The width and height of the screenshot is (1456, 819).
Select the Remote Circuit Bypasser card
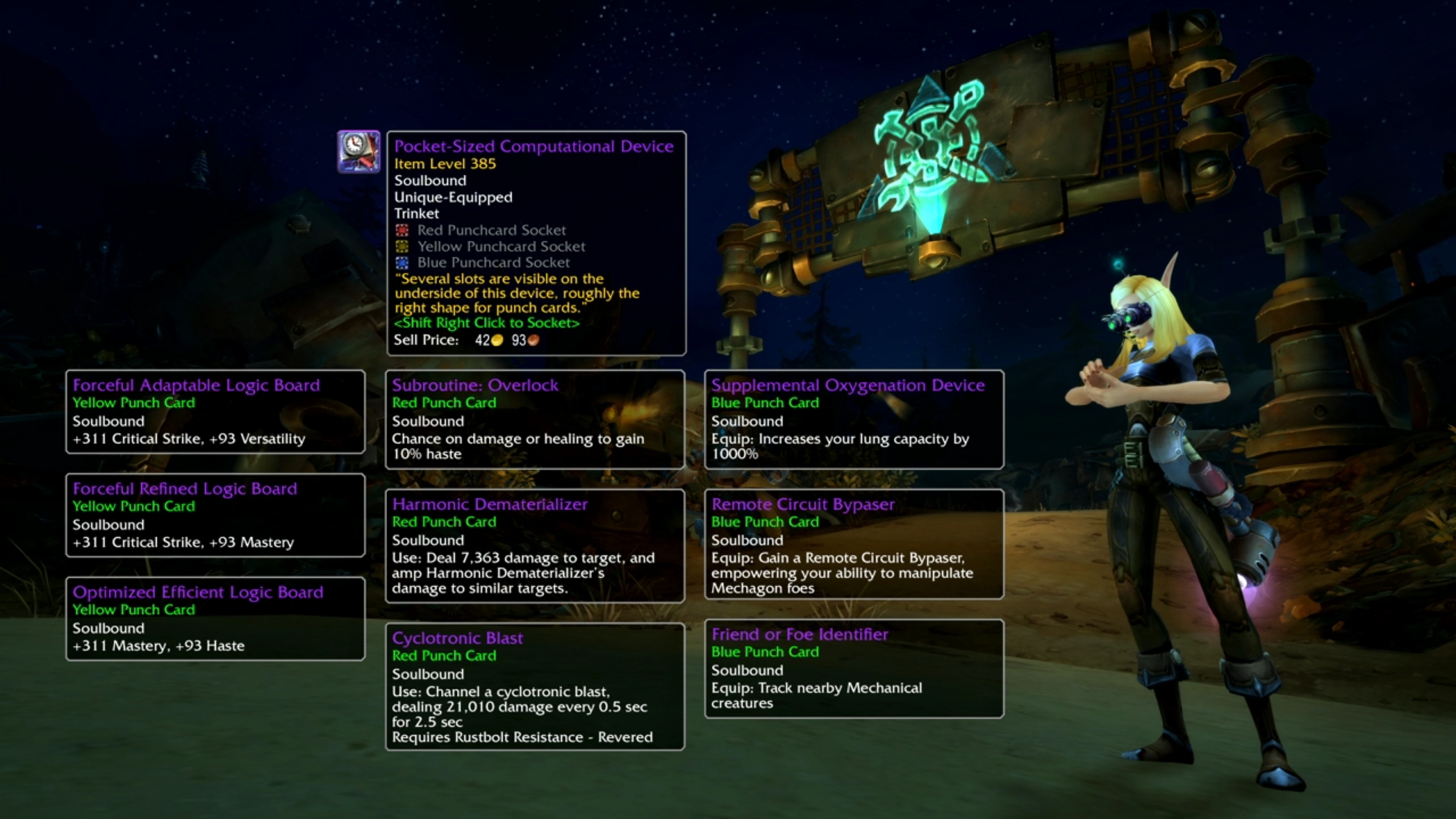point(854,544)
